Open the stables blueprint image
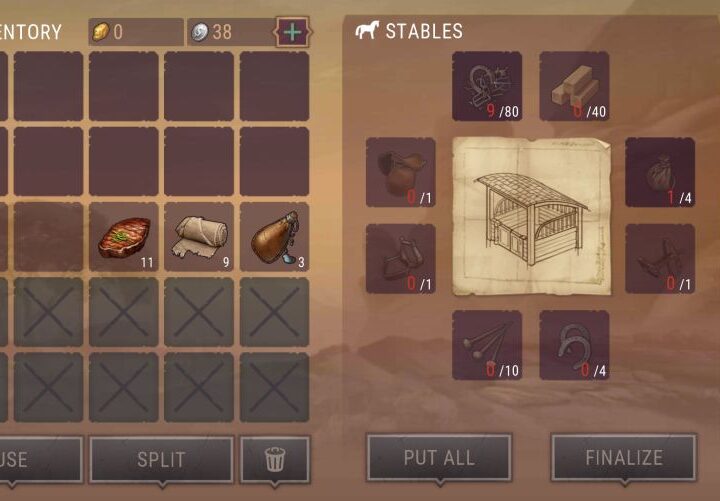 click(530, 216)
